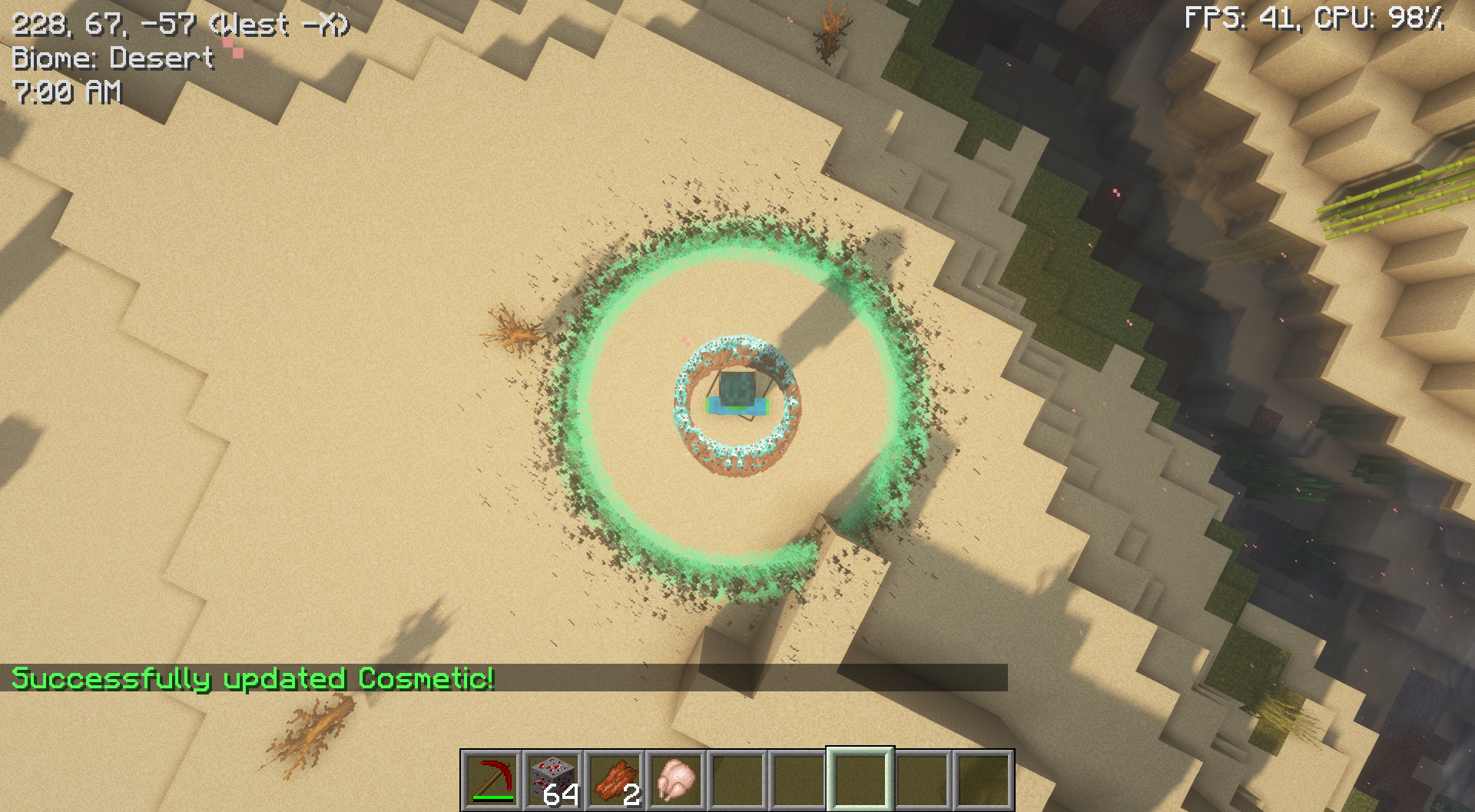The width and height of the screenshot is (1475, 812).
Task: Click the highlighted empty hotbar slot
Action: tap(860, 780)
